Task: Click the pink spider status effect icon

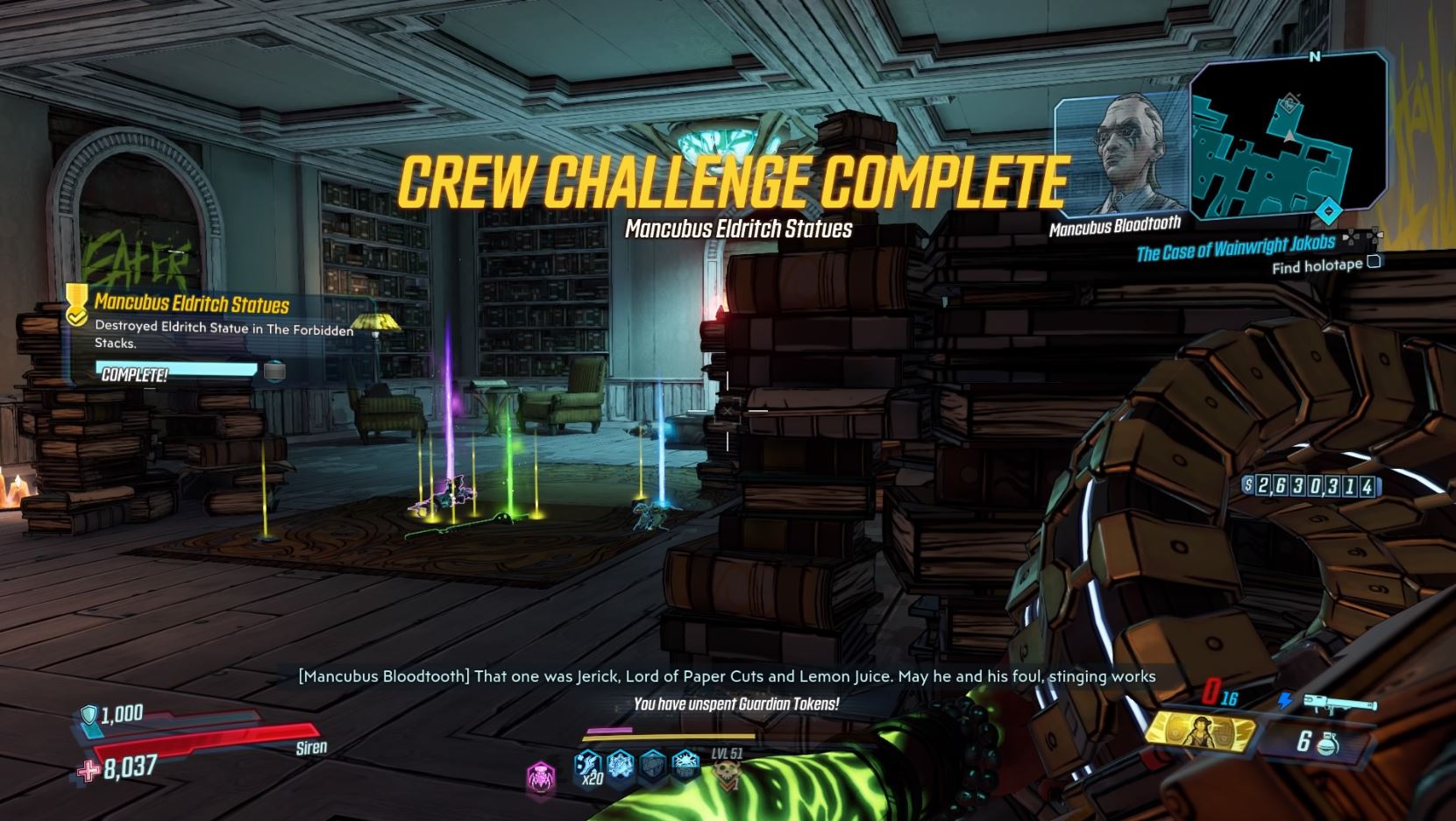Action: 540,776
